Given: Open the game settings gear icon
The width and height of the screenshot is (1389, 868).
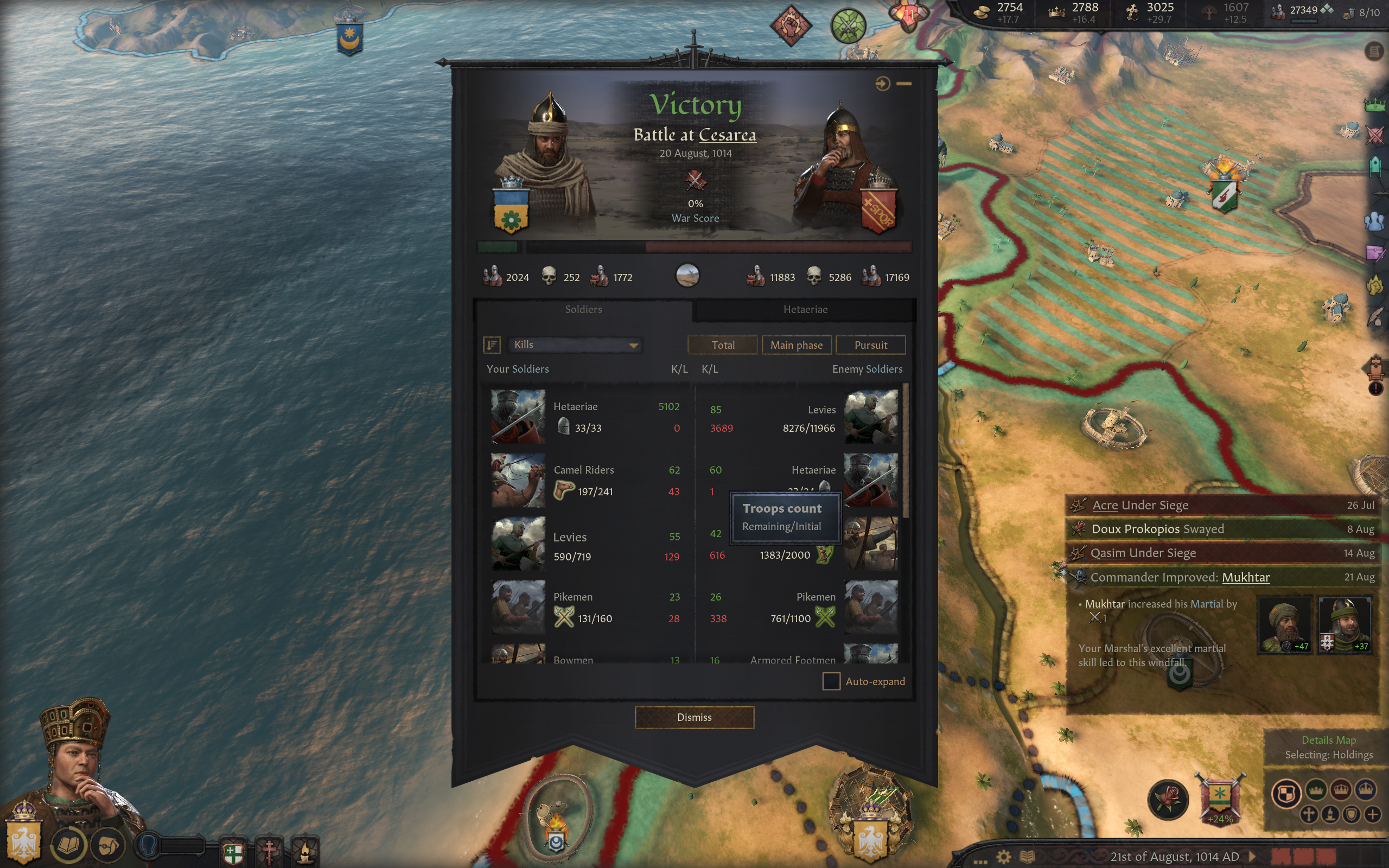Looking at the screenshot, I should pos(1003,857).
